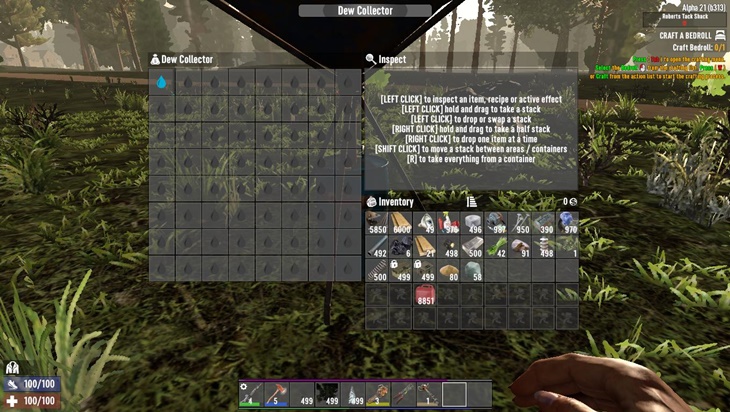The height and width of the screenshot is (412, 730).
Task: Select the blue item stack of 970
Action: 568,222
